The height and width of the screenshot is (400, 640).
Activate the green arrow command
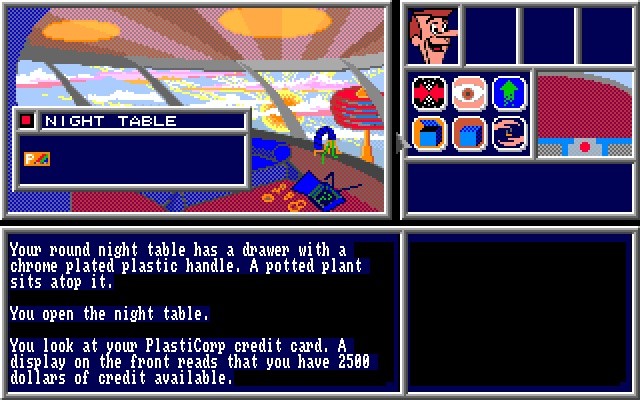click(508, 93)
